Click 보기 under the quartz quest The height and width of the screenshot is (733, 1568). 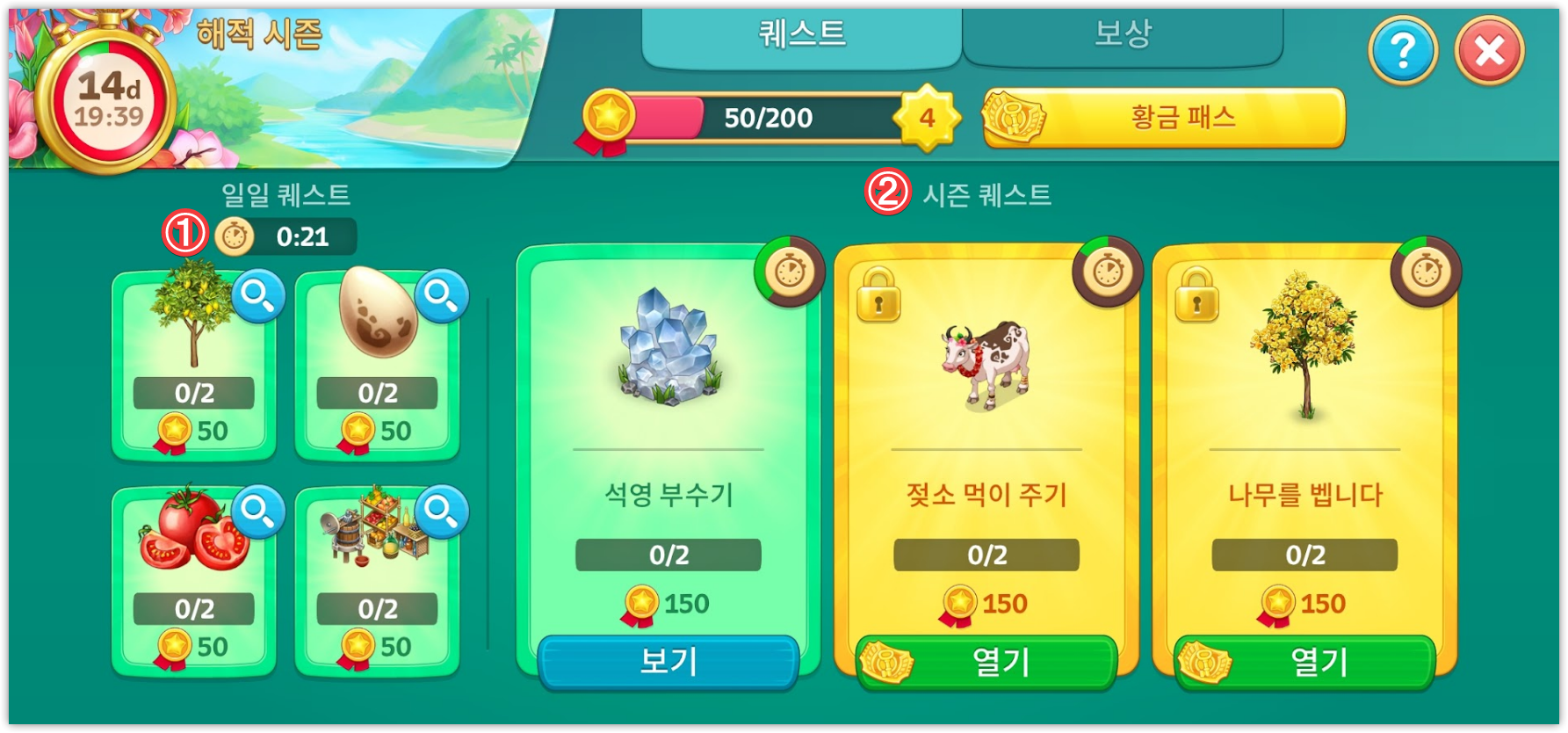(668, 661)
